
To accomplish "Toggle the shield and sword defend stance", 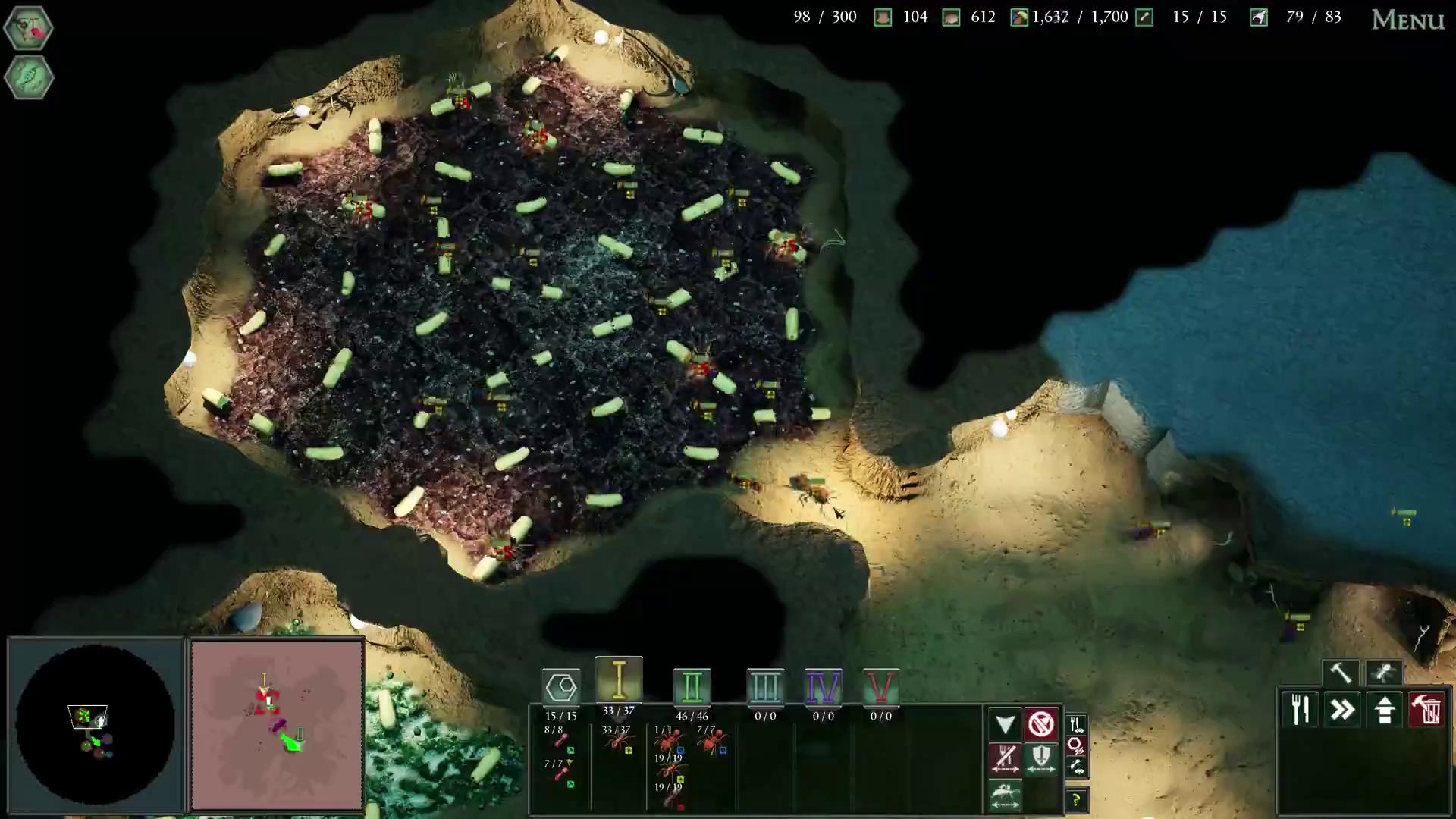I will (x=1041, y=758).
